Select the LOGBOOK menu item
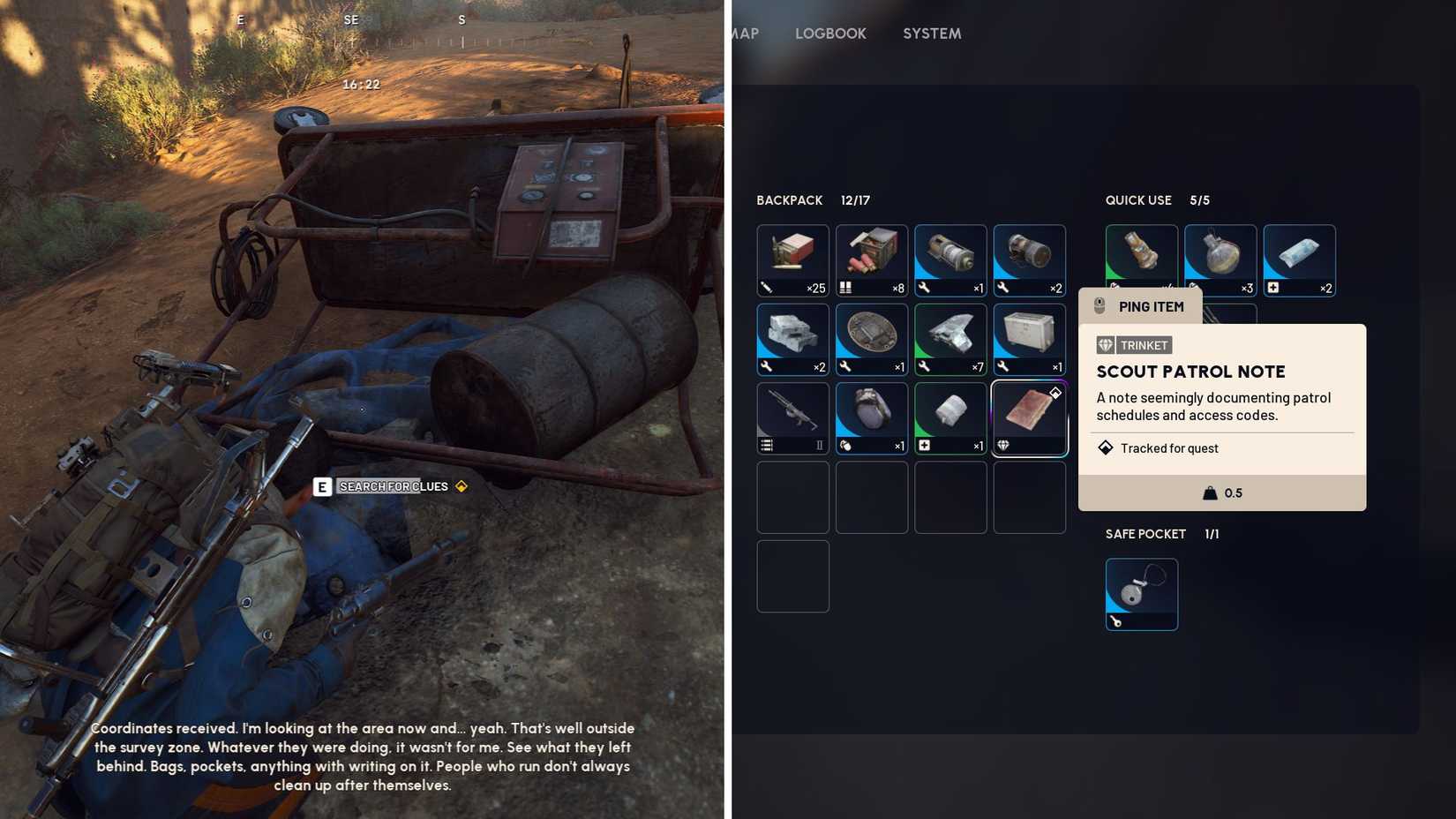Viewport: 1456px width, 819px height. point(829,34)
